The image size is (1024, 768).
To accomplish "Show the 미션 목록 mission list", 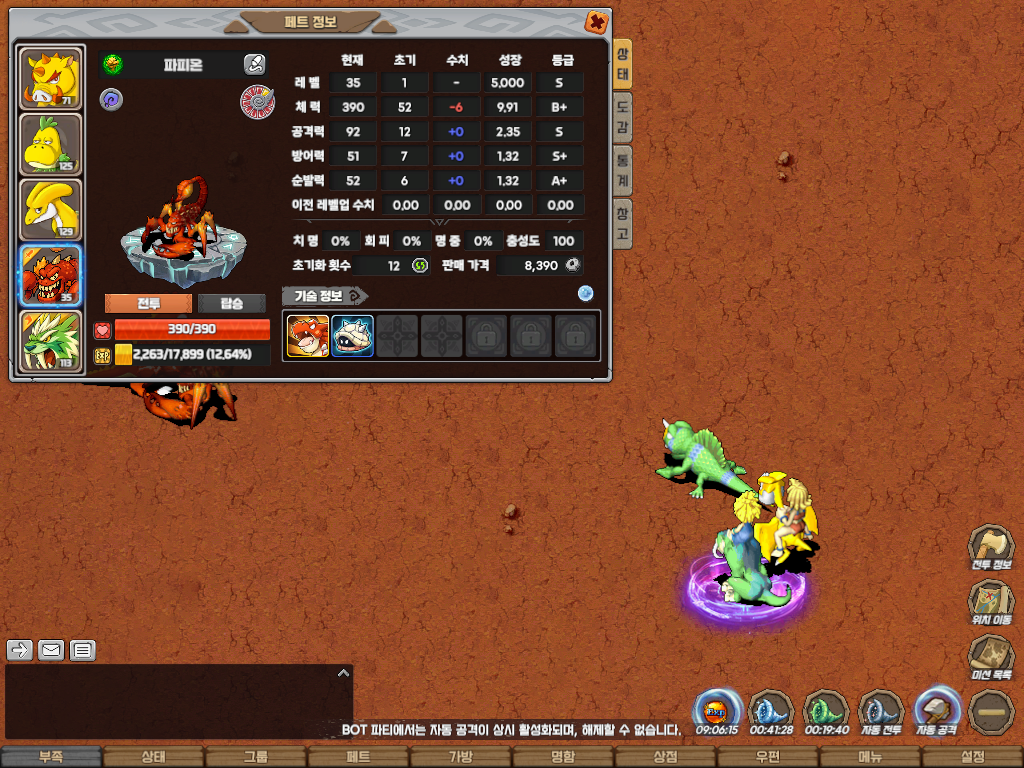I will click(x=990, y=657).
